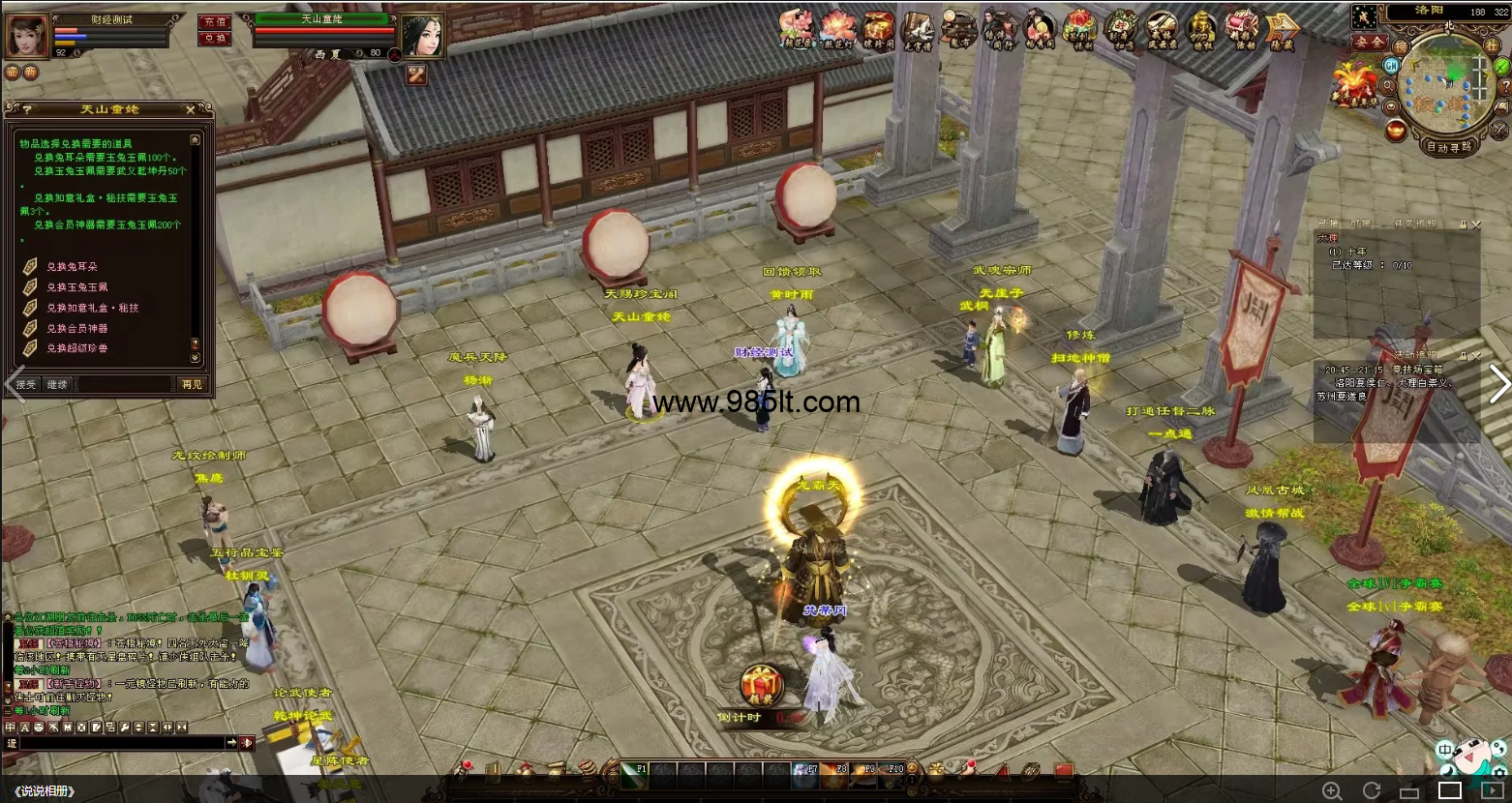Viewport: 1512px width, 803px height.
Task: Choose the 兑换兔耳朵 exchange option
Action: tap(72, 266)
